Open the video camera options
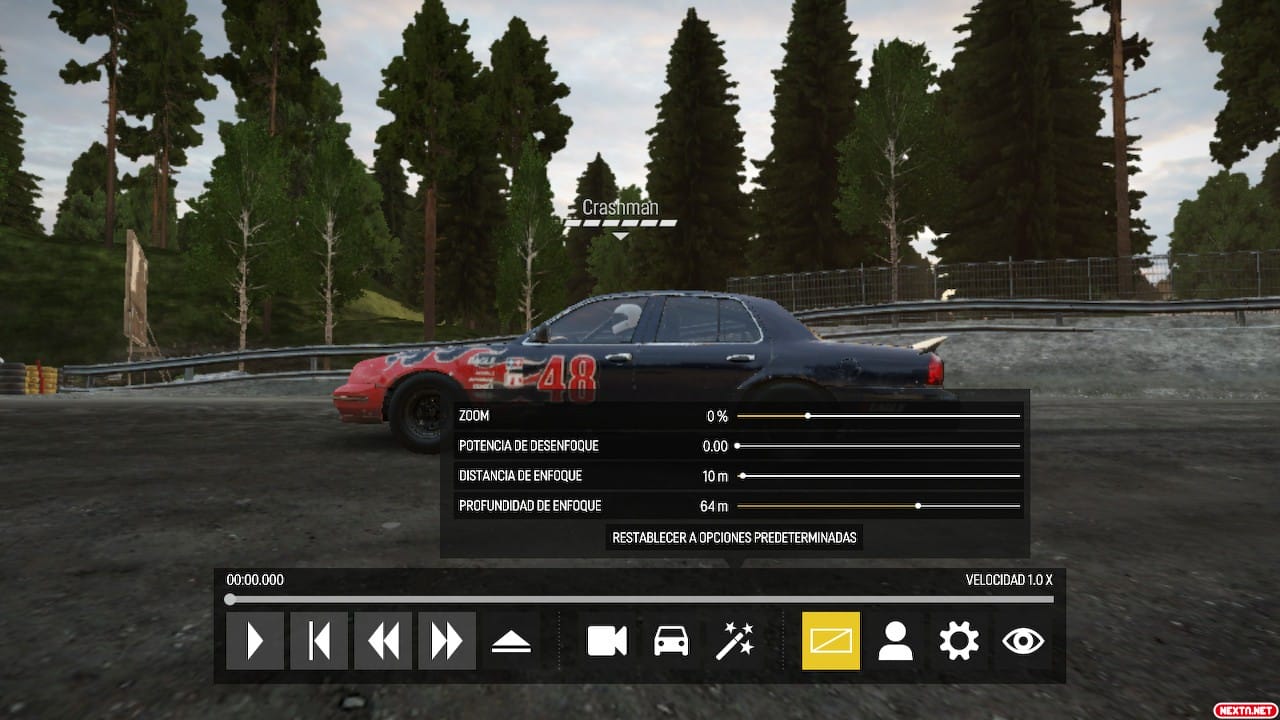This screenshot has width=1280, height=720. [x=607, y=641]
